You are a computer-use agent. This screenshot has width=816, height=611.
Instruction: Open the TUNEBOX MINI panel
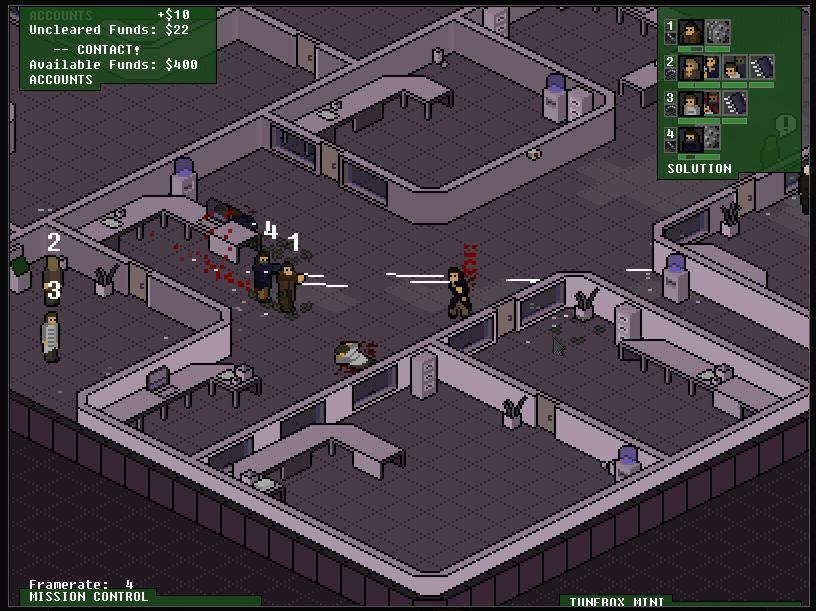click(617, 602)
